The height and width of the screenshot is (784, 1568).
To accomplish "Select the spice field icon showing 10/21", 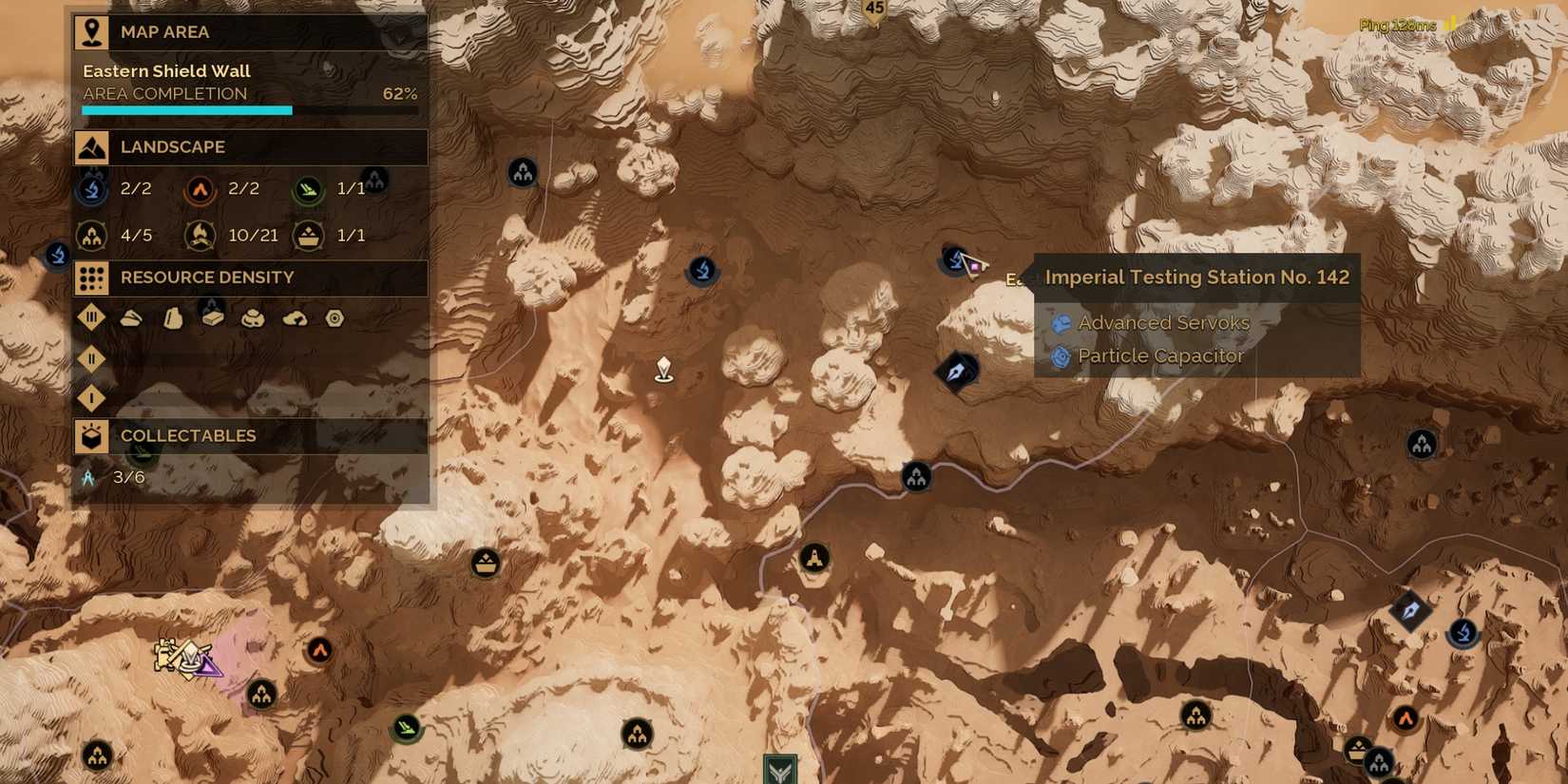I will coord(200,235).
